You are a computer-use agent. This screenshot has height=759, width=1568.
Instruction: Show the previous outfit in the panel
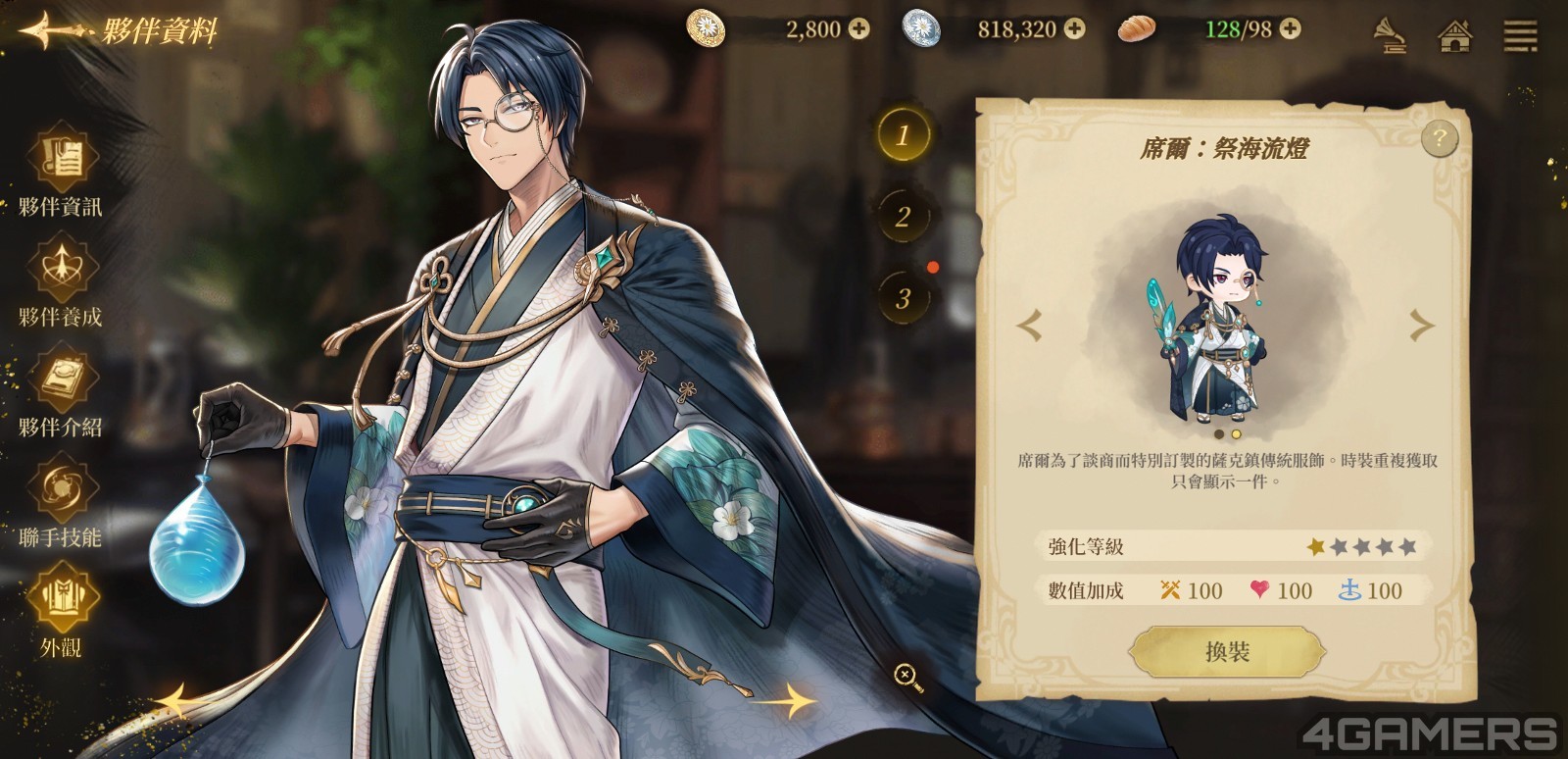(1029, 326)
